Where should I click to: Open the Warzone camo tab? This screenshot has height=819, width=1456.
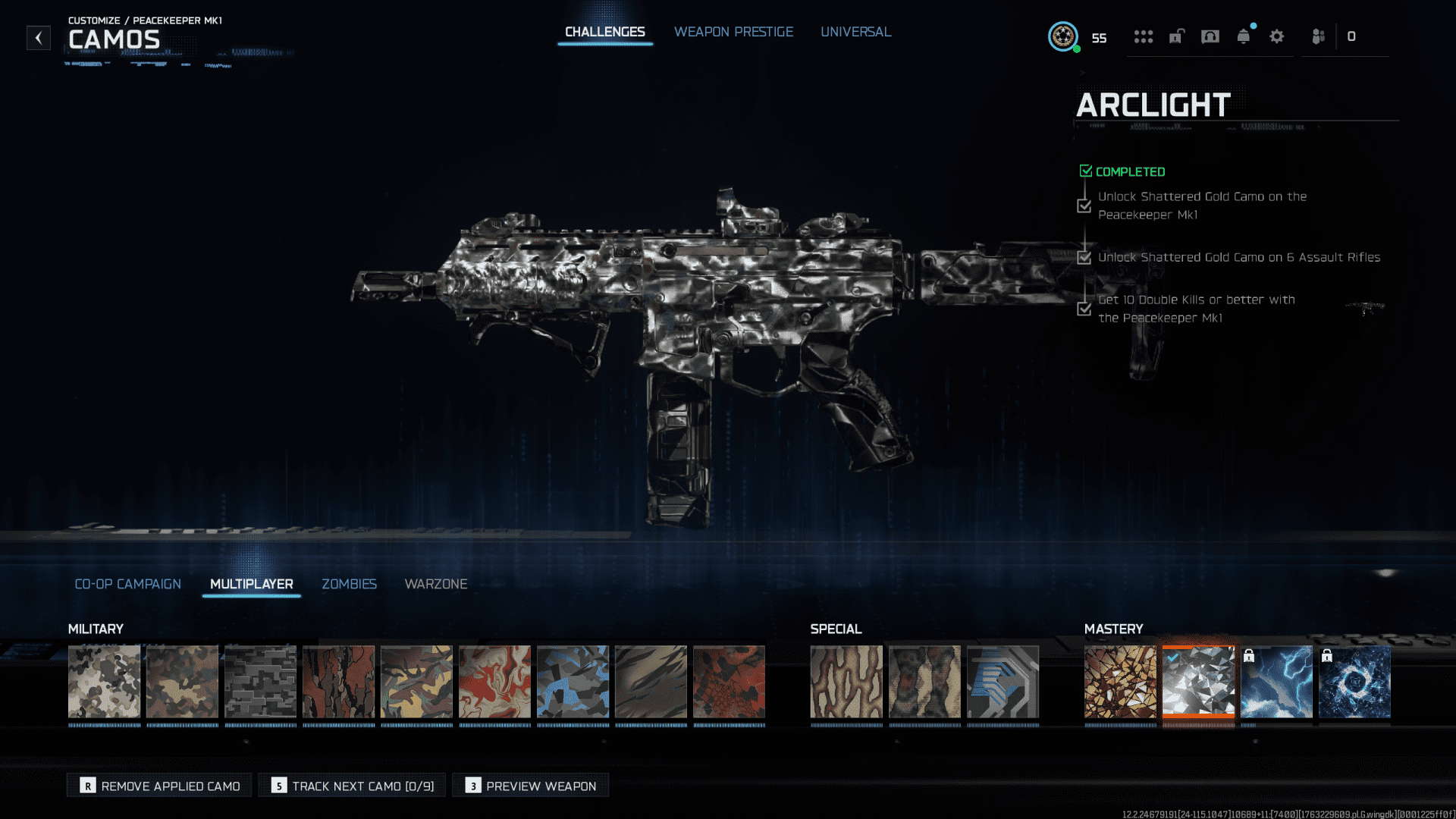[435, 584]
